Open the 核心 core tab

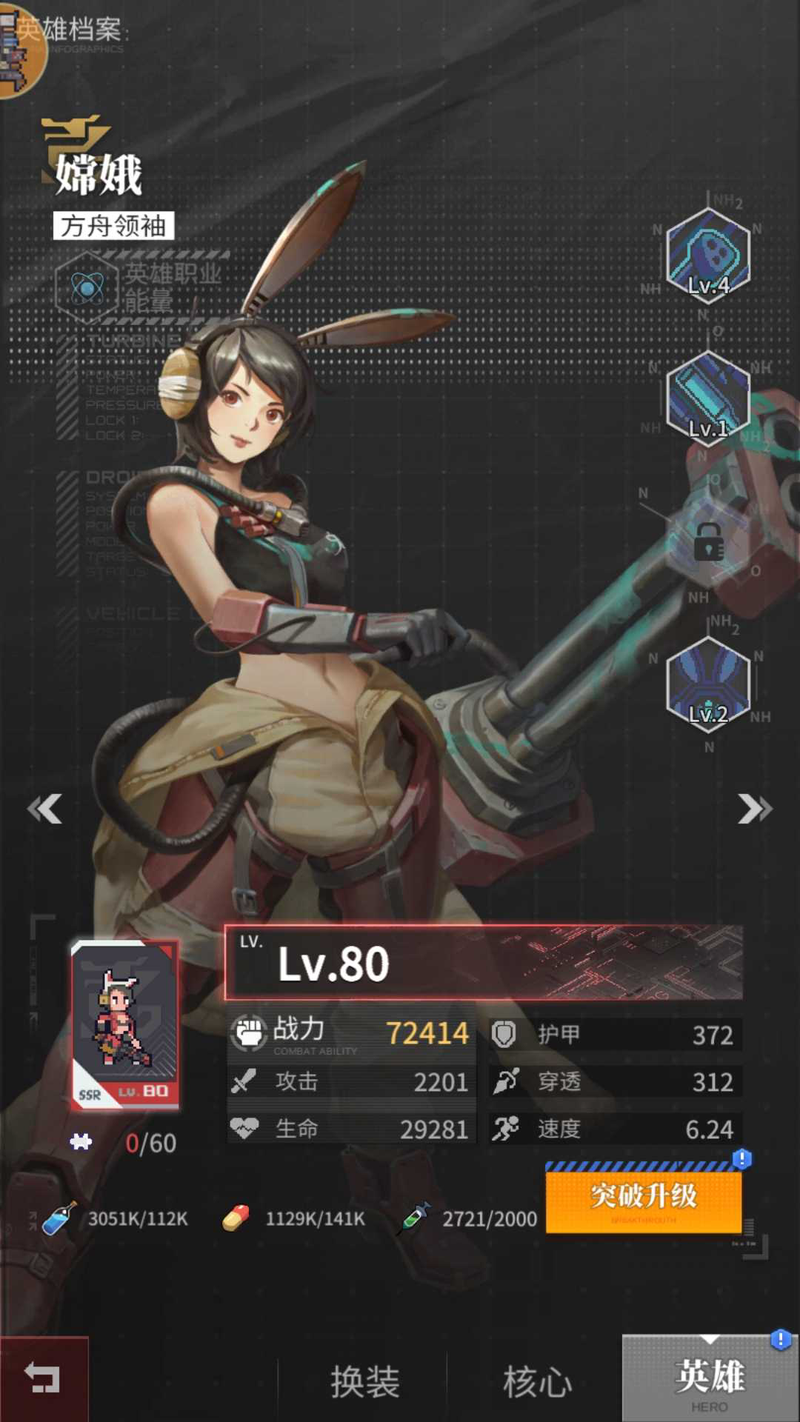pos(537,1382)
